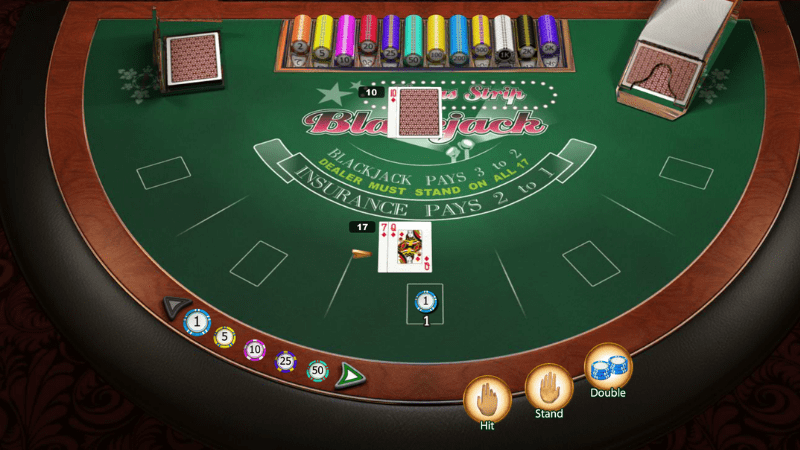The image size is (800, 450).
Task: Show higher chips with green arrow
Action: 351,376
